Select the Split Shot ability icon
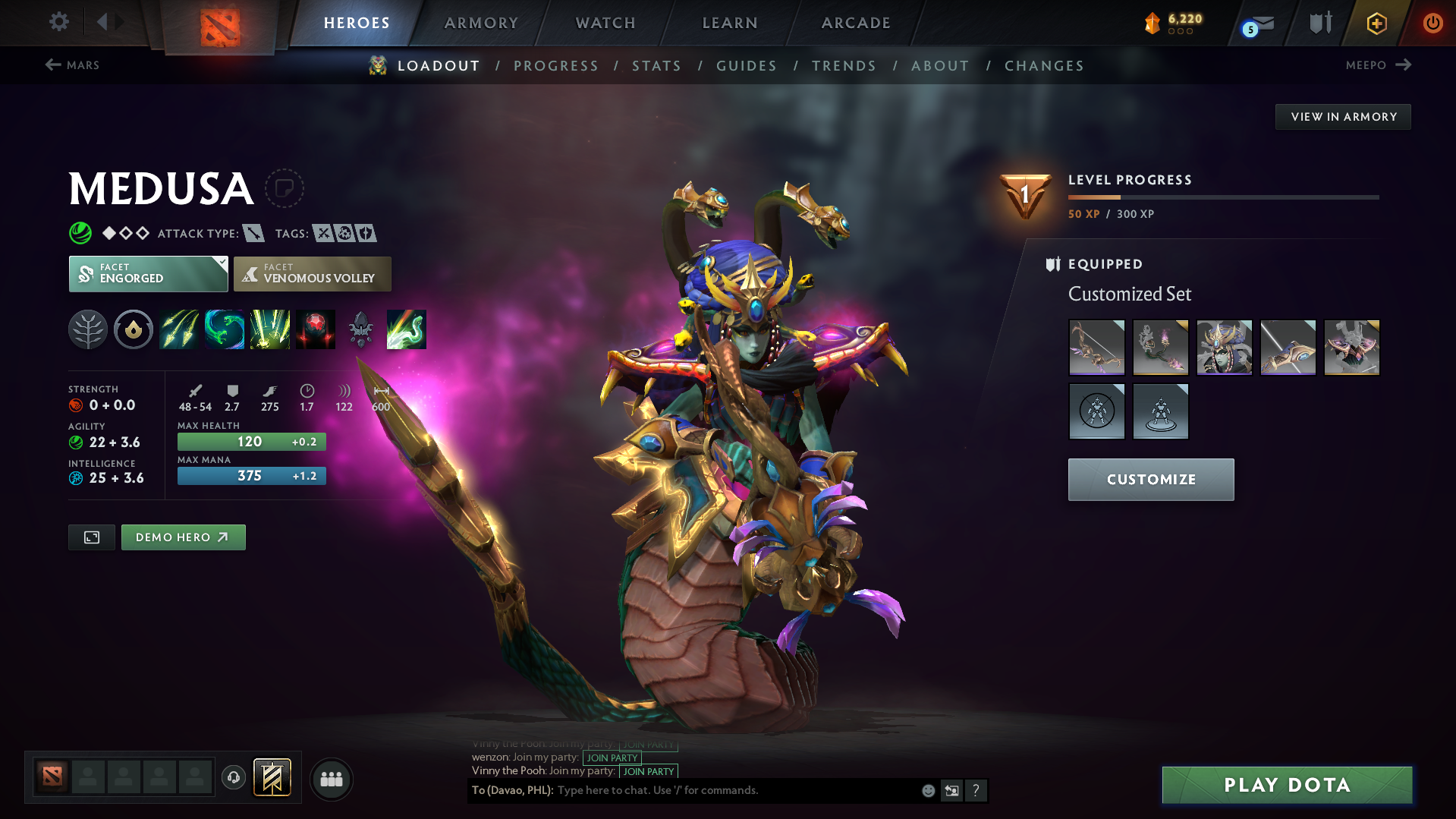 coord(179,329)
